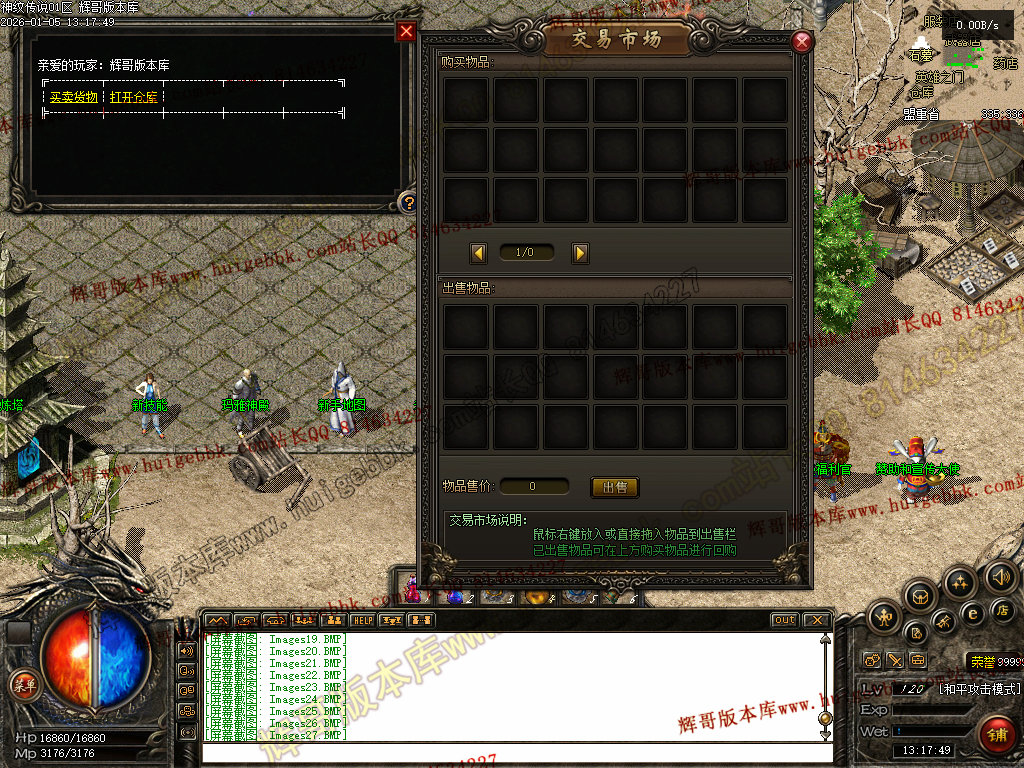Choose the 打开仓库 dialogue option
Screen dimensions: 1024x768
(134, 97)
